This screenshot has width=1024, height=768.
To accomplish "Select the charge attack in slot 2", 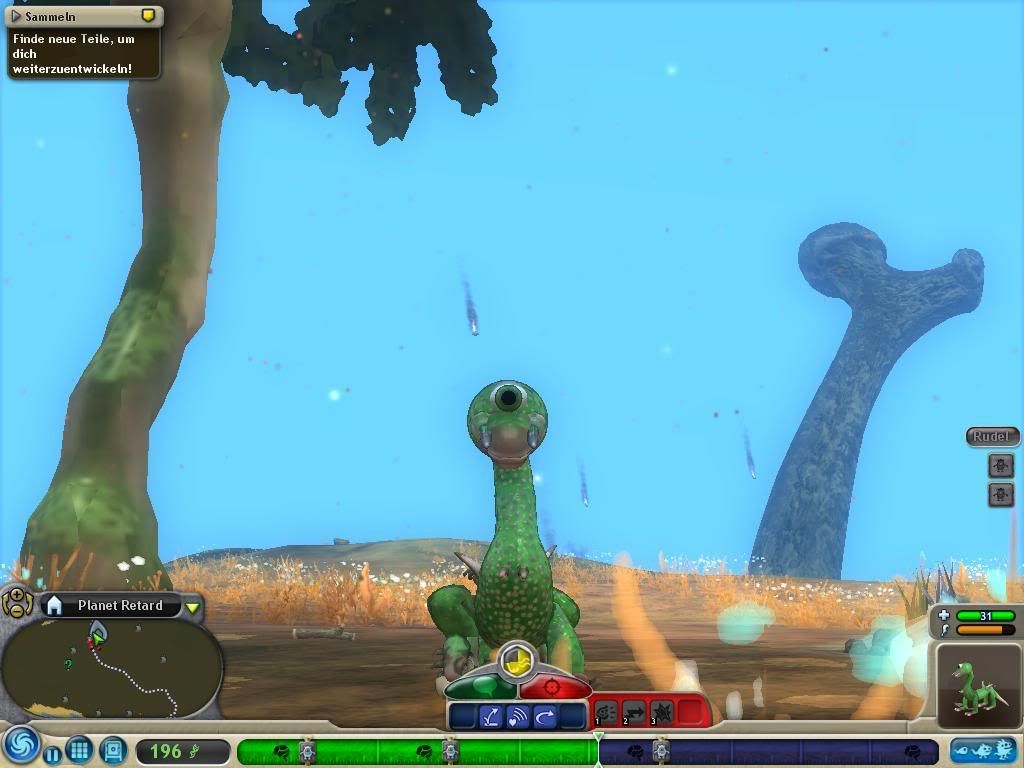I will click(x=634, y=712).
